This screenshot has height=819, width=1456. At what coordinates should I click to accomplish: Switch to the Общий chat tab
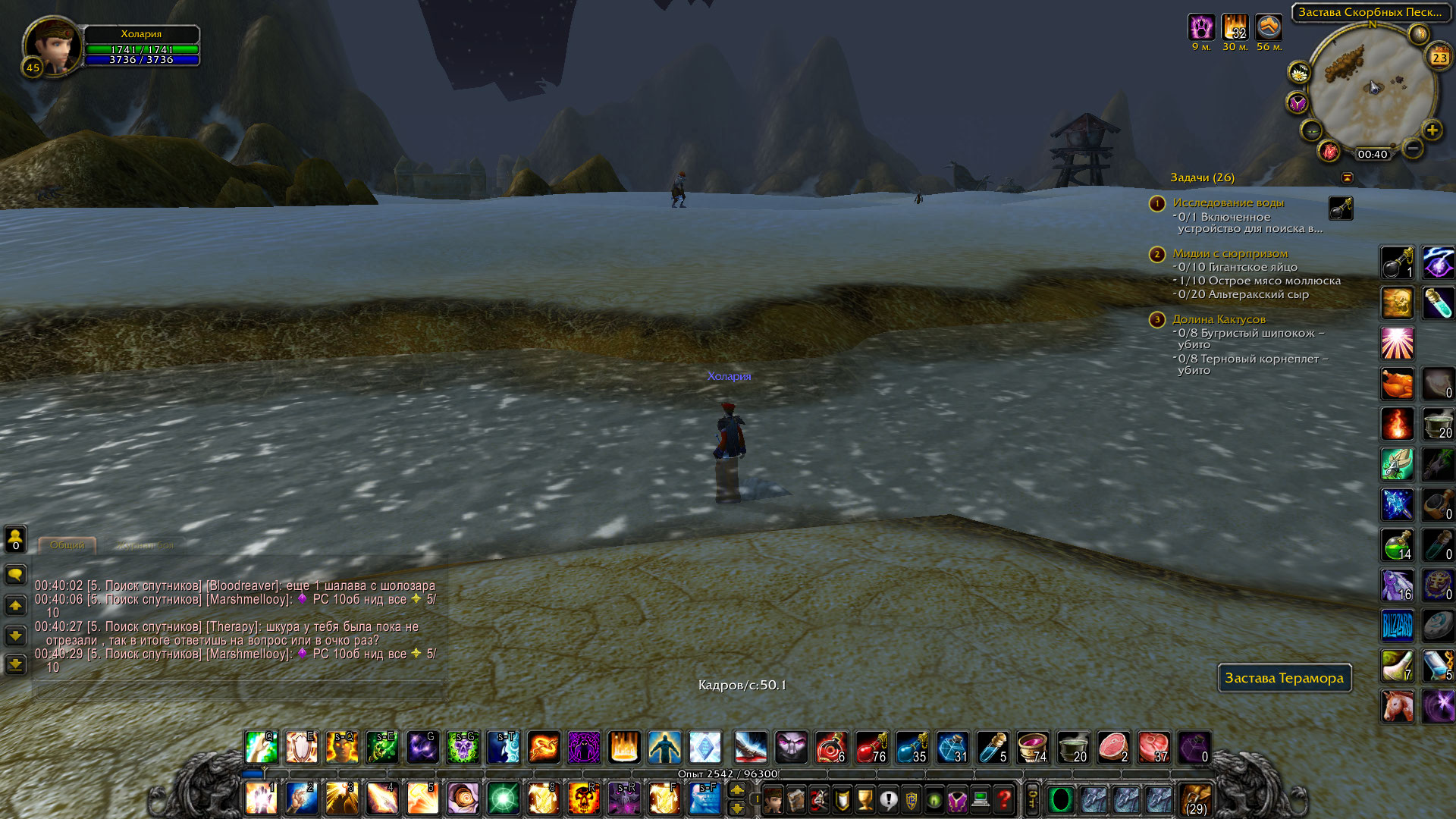(67, 544)
